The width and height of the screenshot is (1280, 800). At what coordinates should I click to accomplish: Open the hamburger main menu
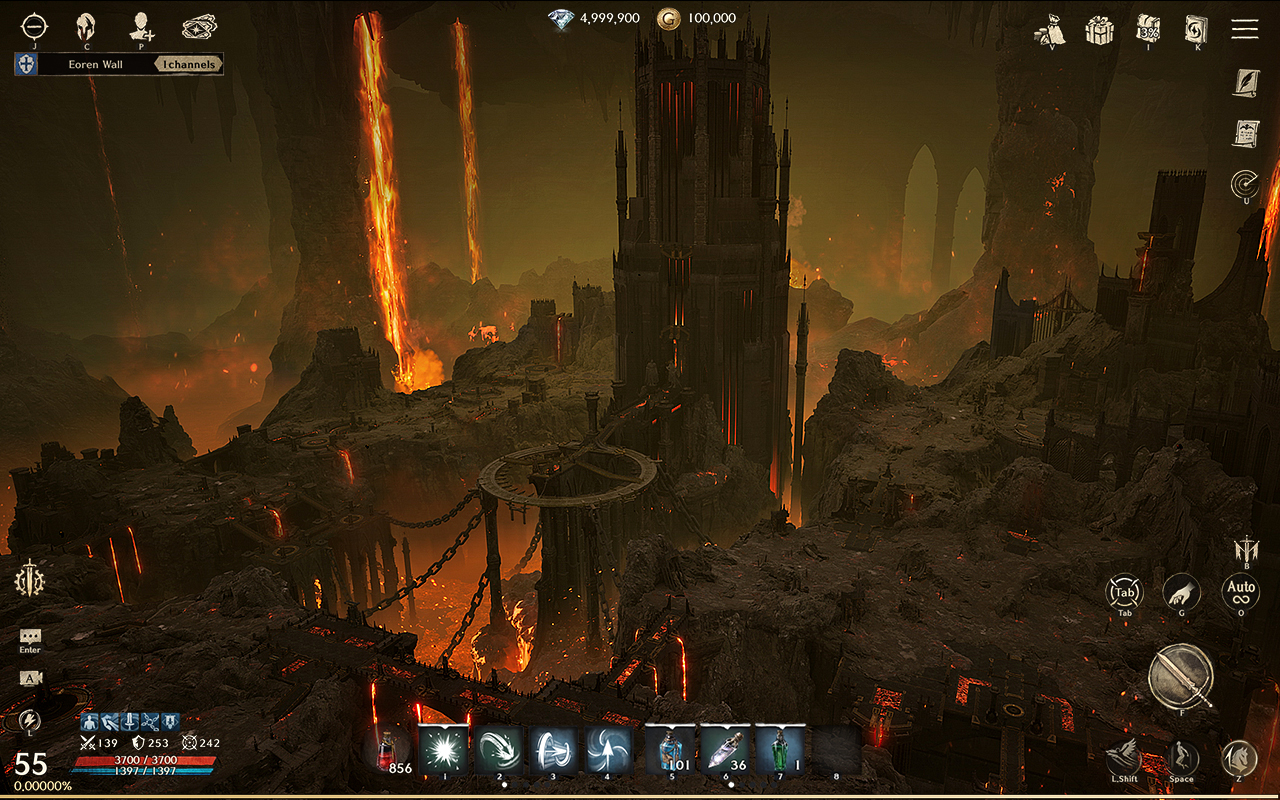pyautogui.click(x=1244, y=28)
